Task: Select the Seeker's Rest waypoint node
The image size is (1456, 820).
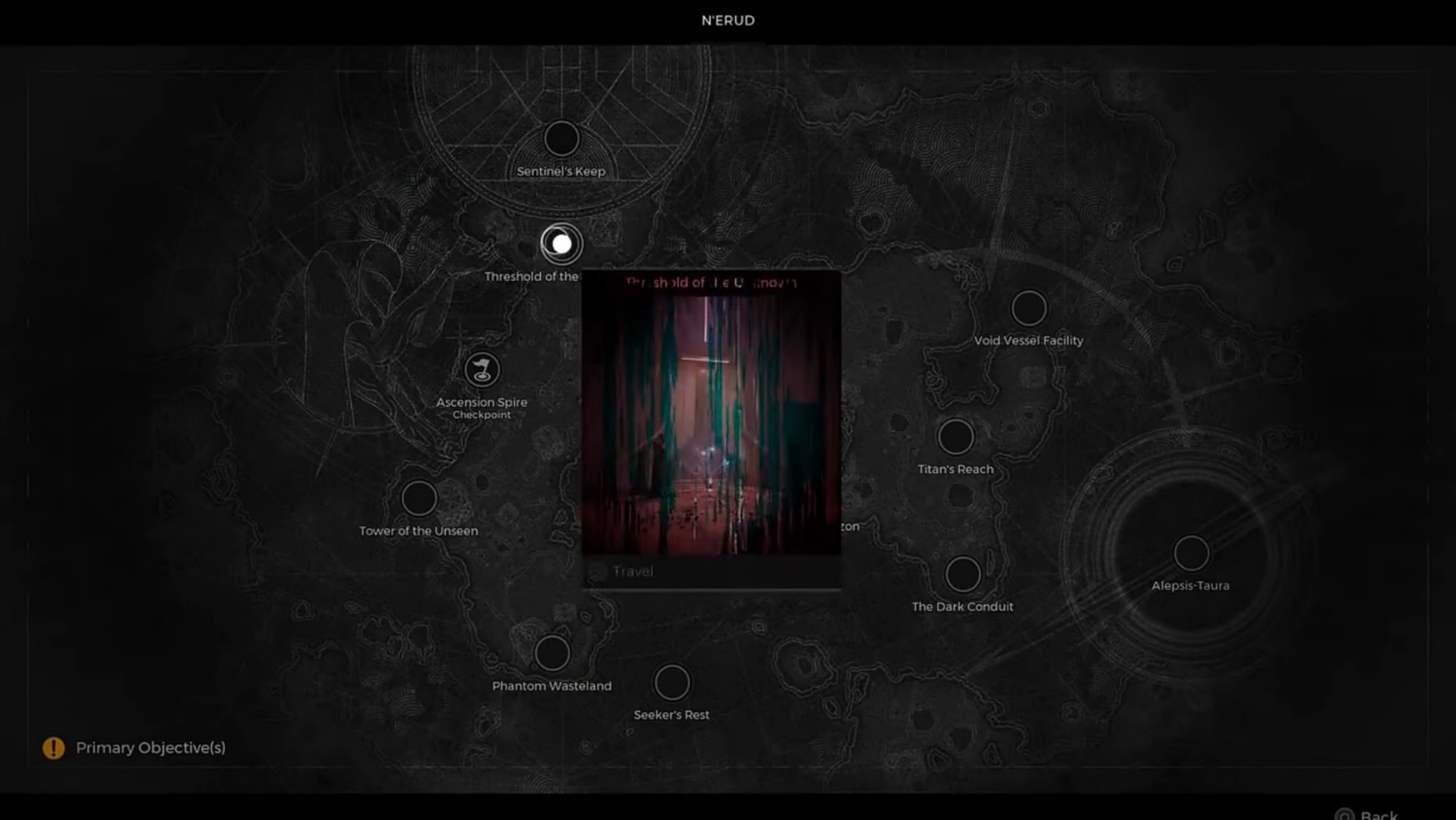Action: click(x=671, y=681)
